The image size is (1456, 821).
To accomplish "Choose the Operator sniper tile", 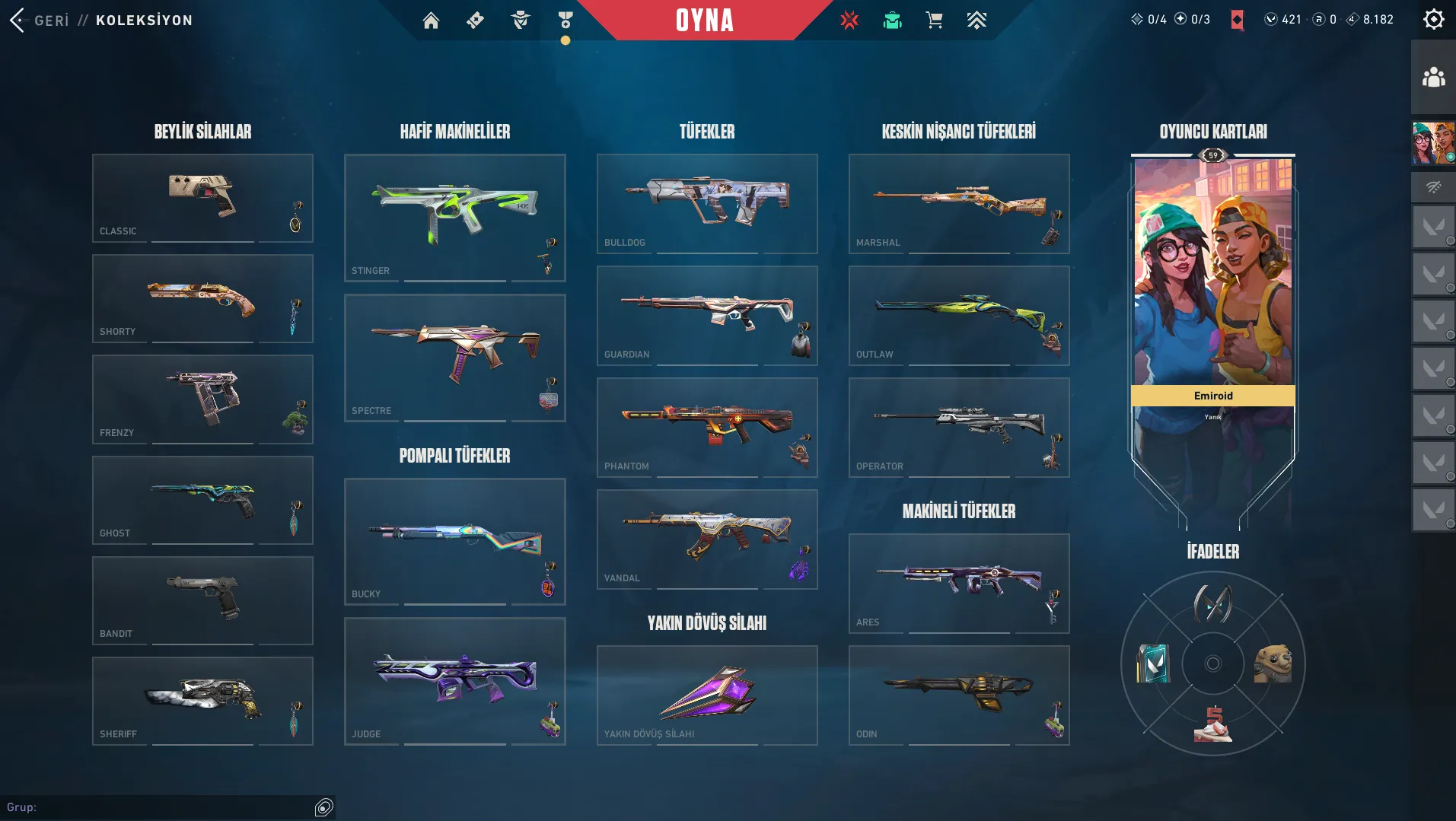I will [x=958, y=427].
